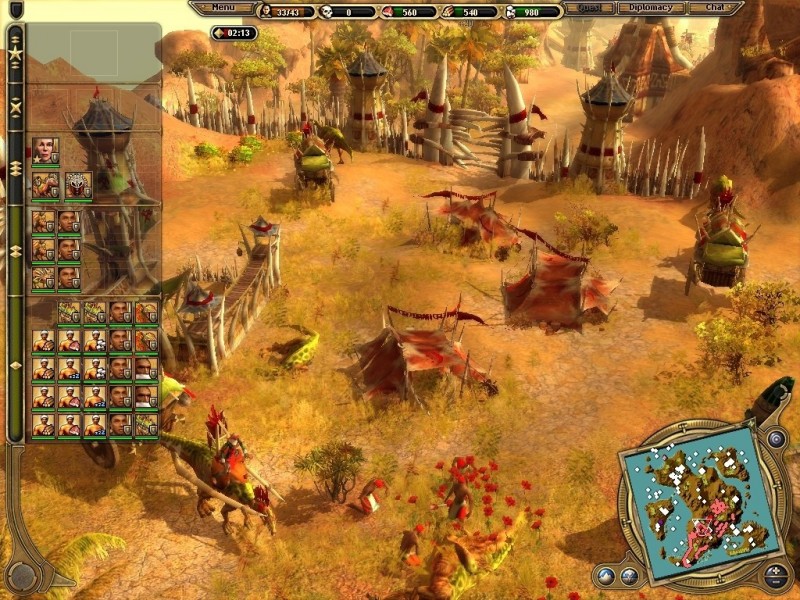Select the white tiger mask unit portrait
This screenshot has width=800, height=600.
[78, 186]
